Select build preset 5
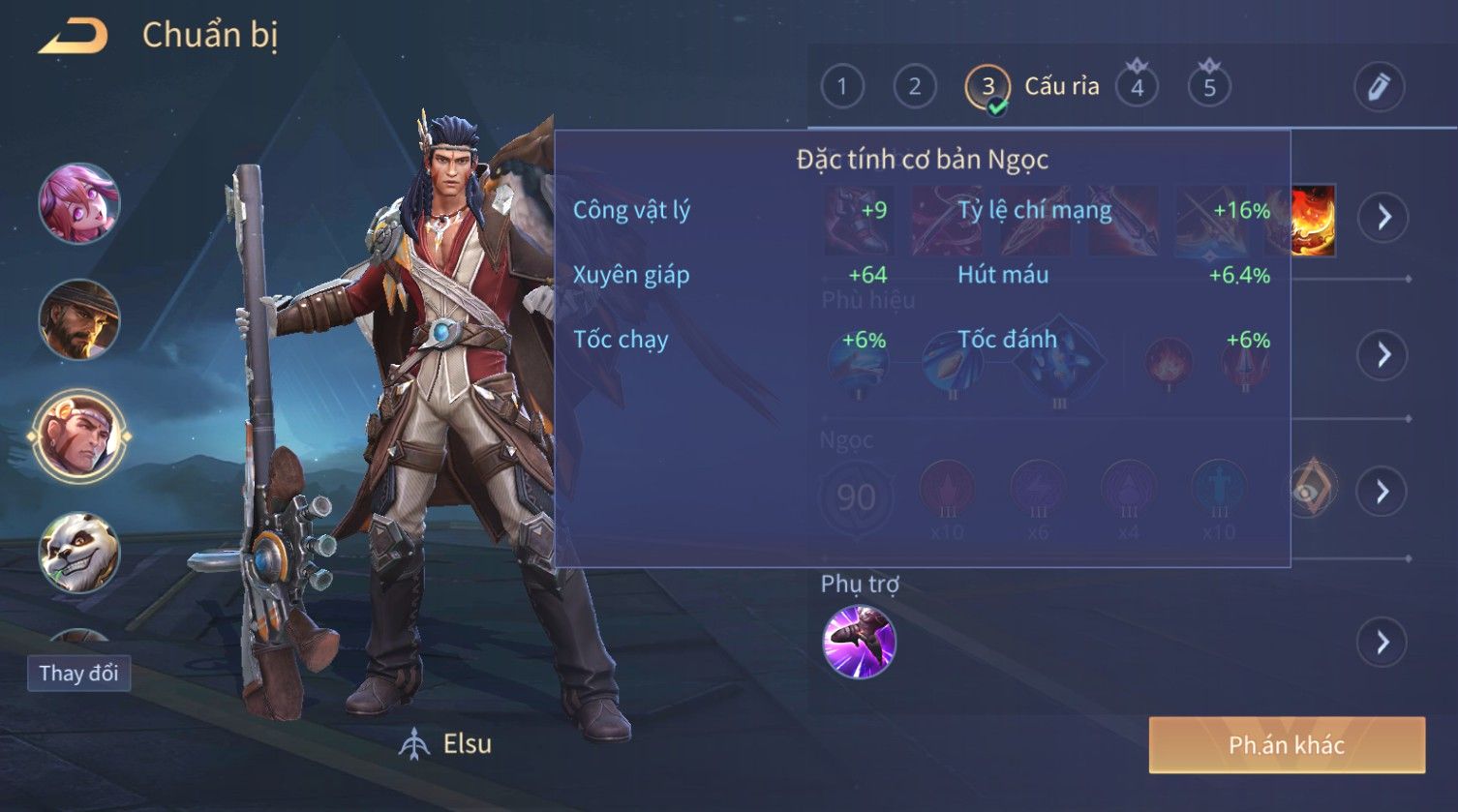This screenshot has width=1458, height=812. tap(1209, 87)
